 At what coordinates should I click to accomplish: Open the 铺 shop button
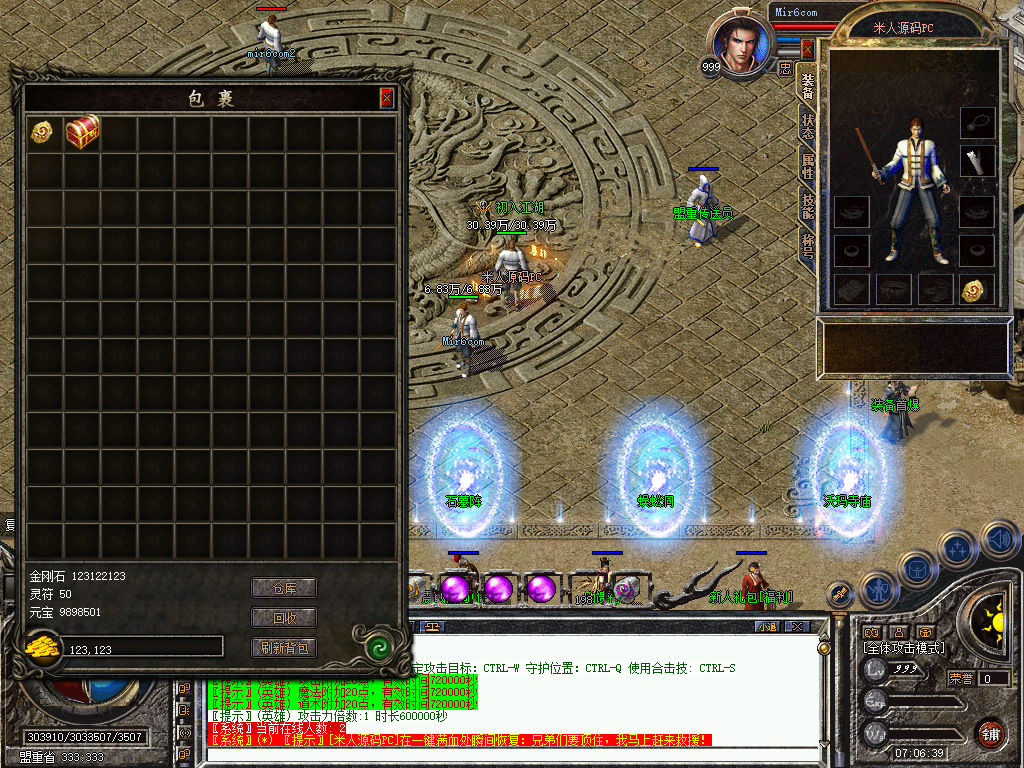click(x=990, y=732)
